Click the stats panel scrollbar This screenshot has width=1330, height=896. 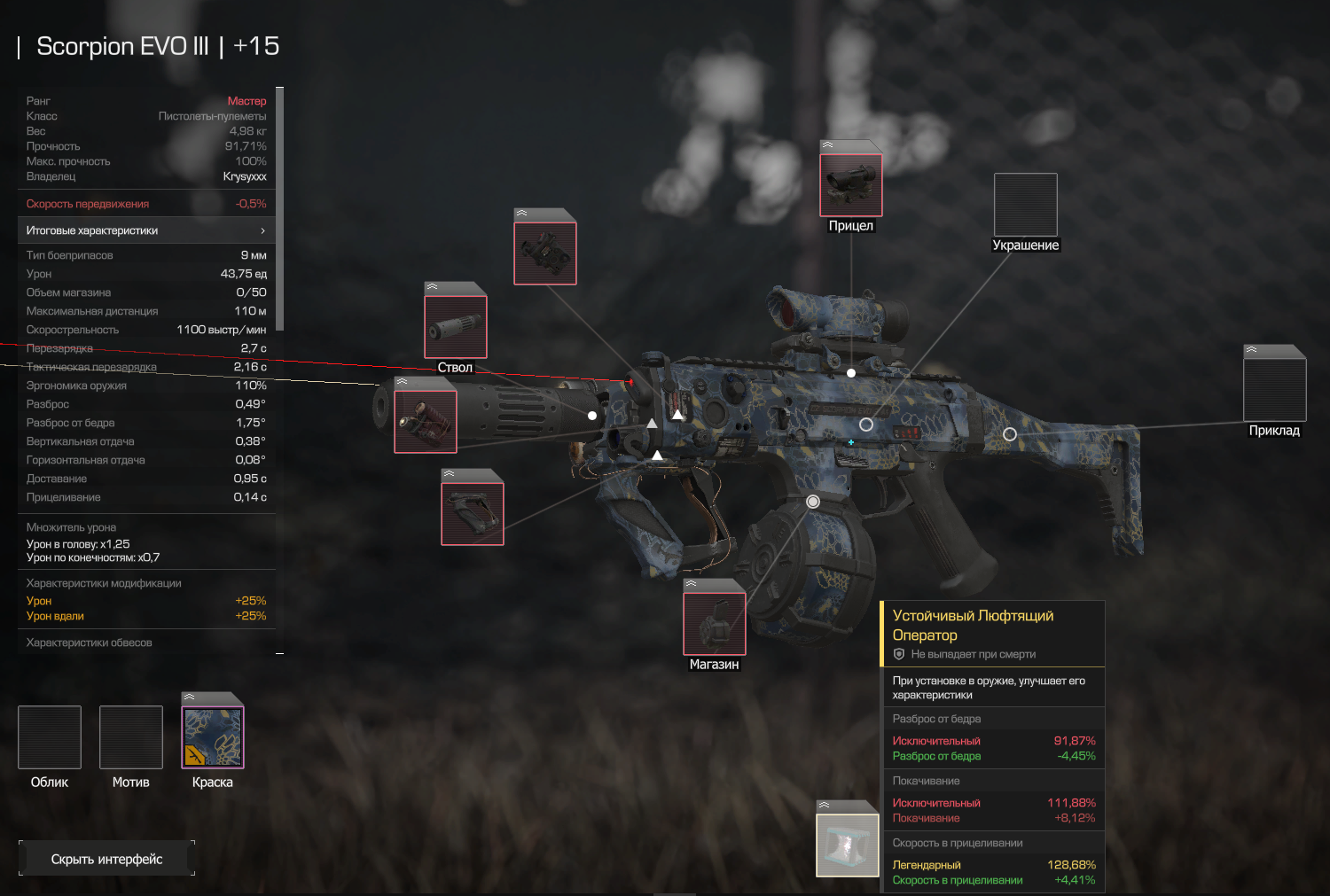(x=280, y=209)
